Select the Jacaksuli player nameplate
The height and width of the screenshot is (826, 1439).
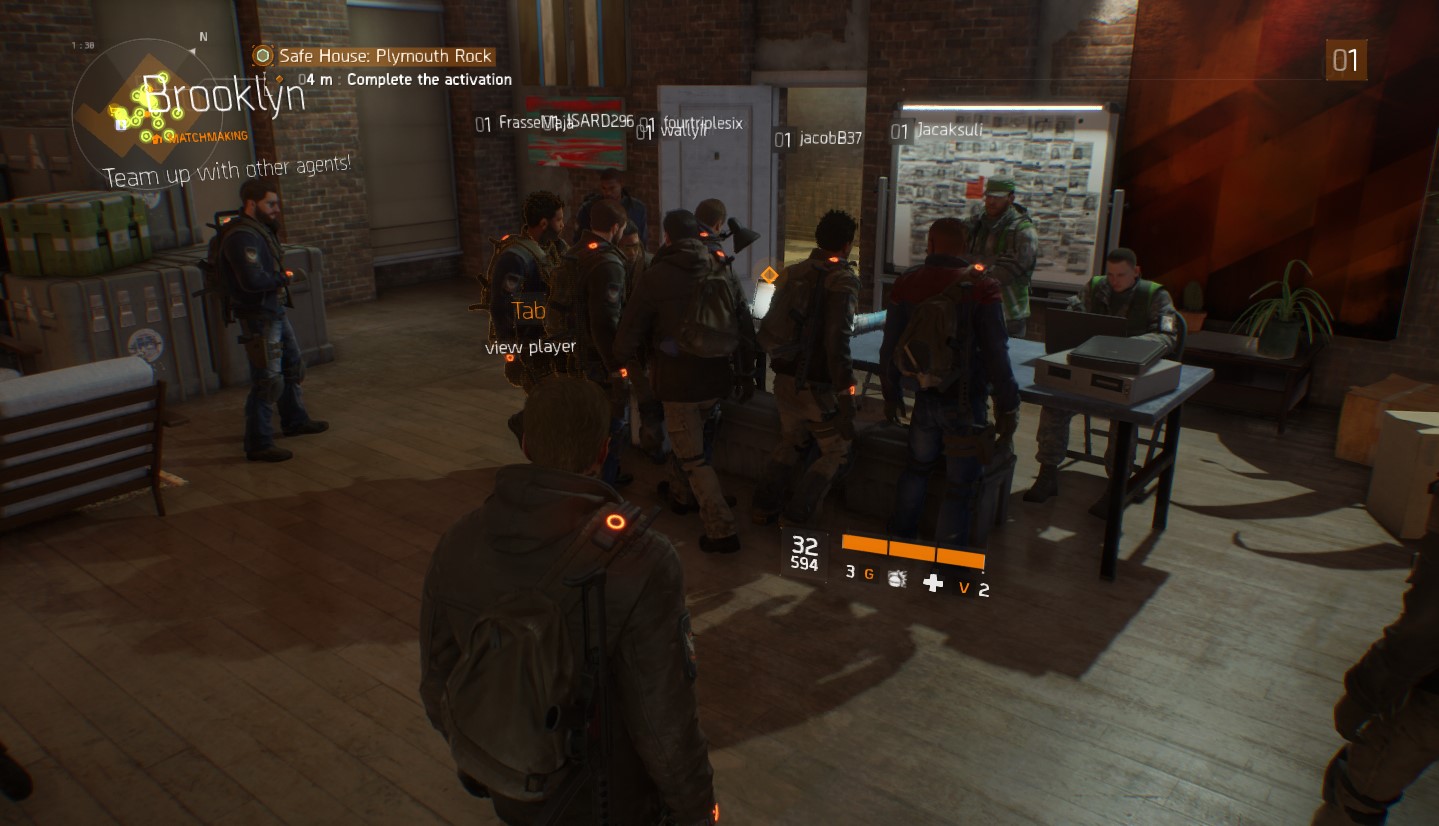click(x=950, y=131)
